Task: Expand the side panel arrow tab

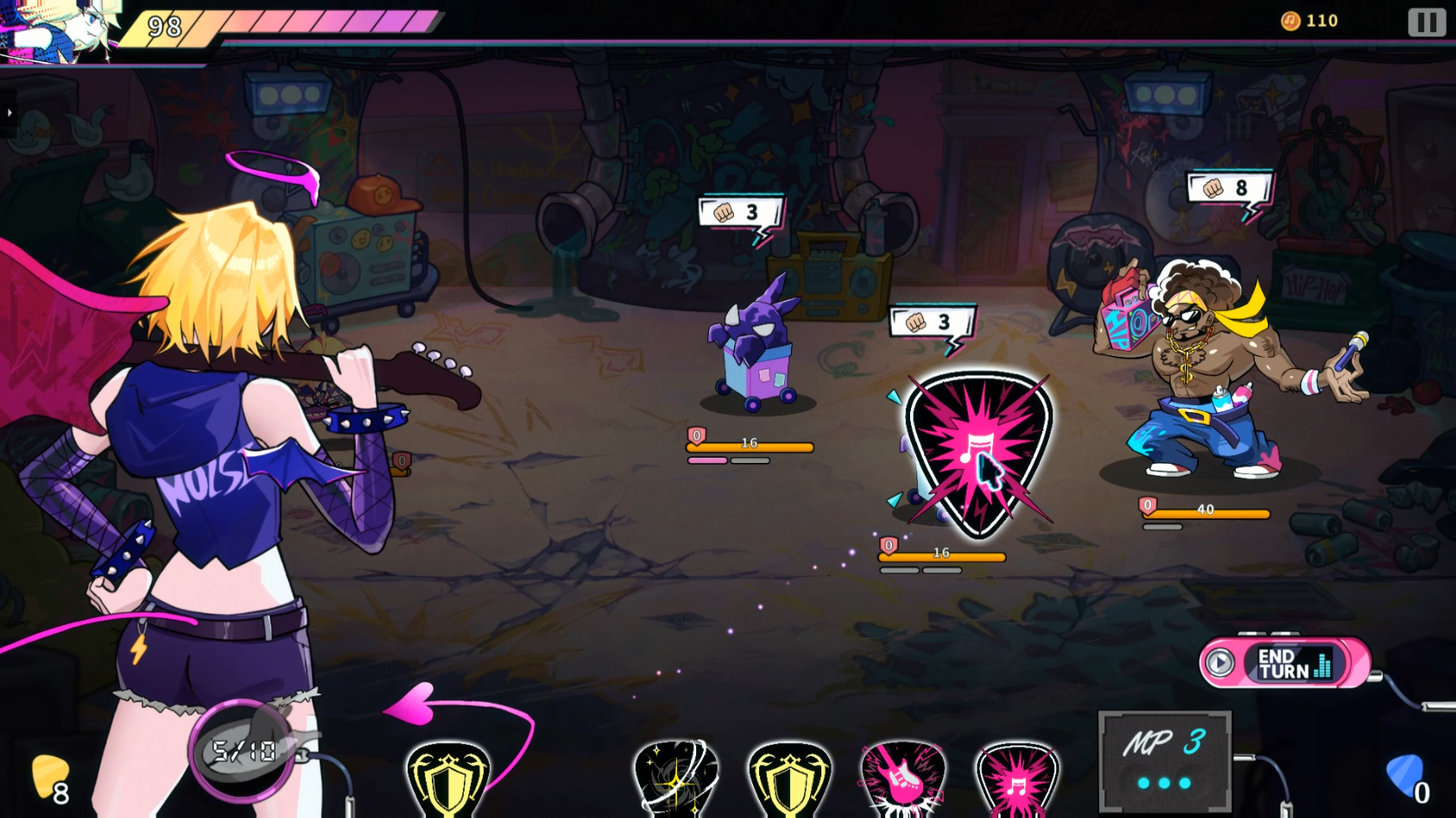Action: (x=9, y=113)
